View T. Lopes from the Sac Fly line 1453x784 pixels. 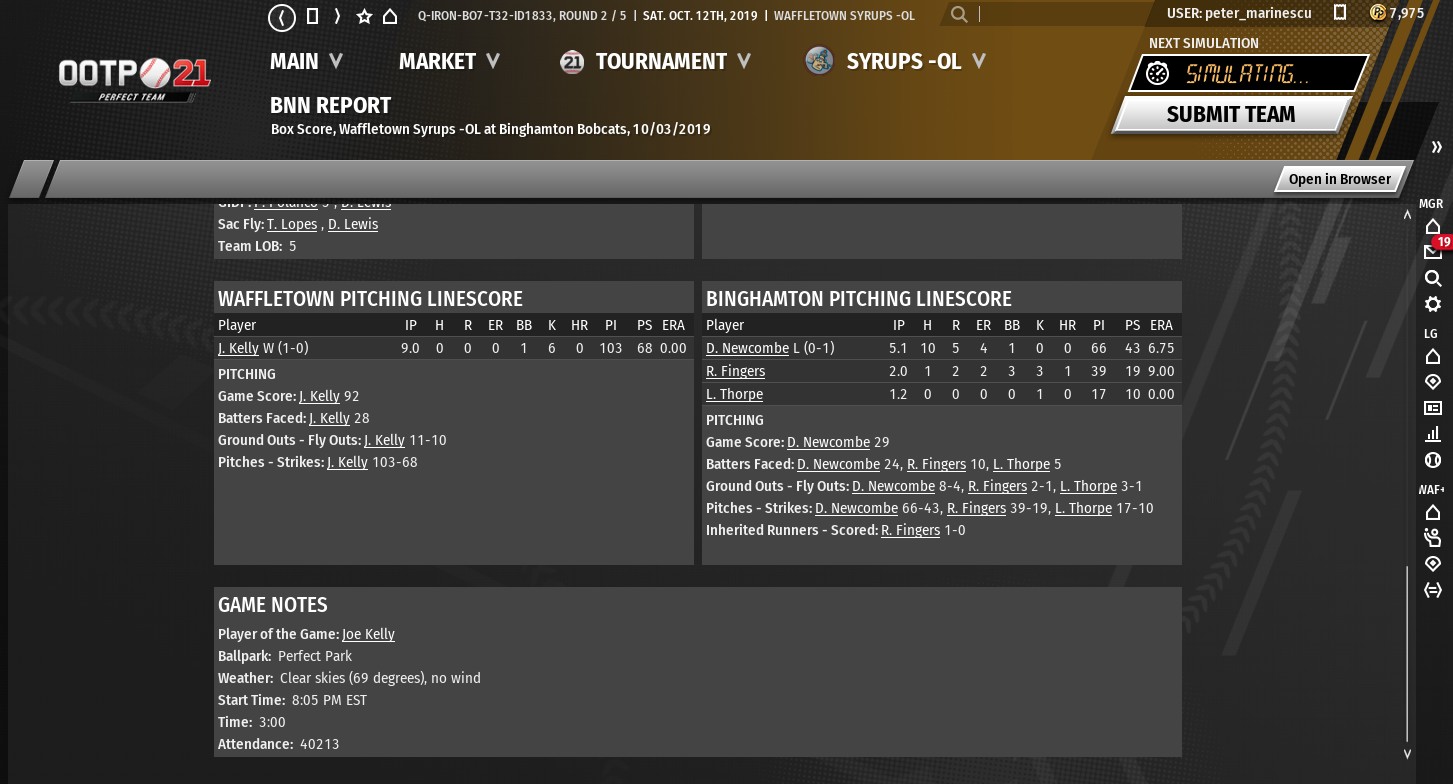(292, 224)
